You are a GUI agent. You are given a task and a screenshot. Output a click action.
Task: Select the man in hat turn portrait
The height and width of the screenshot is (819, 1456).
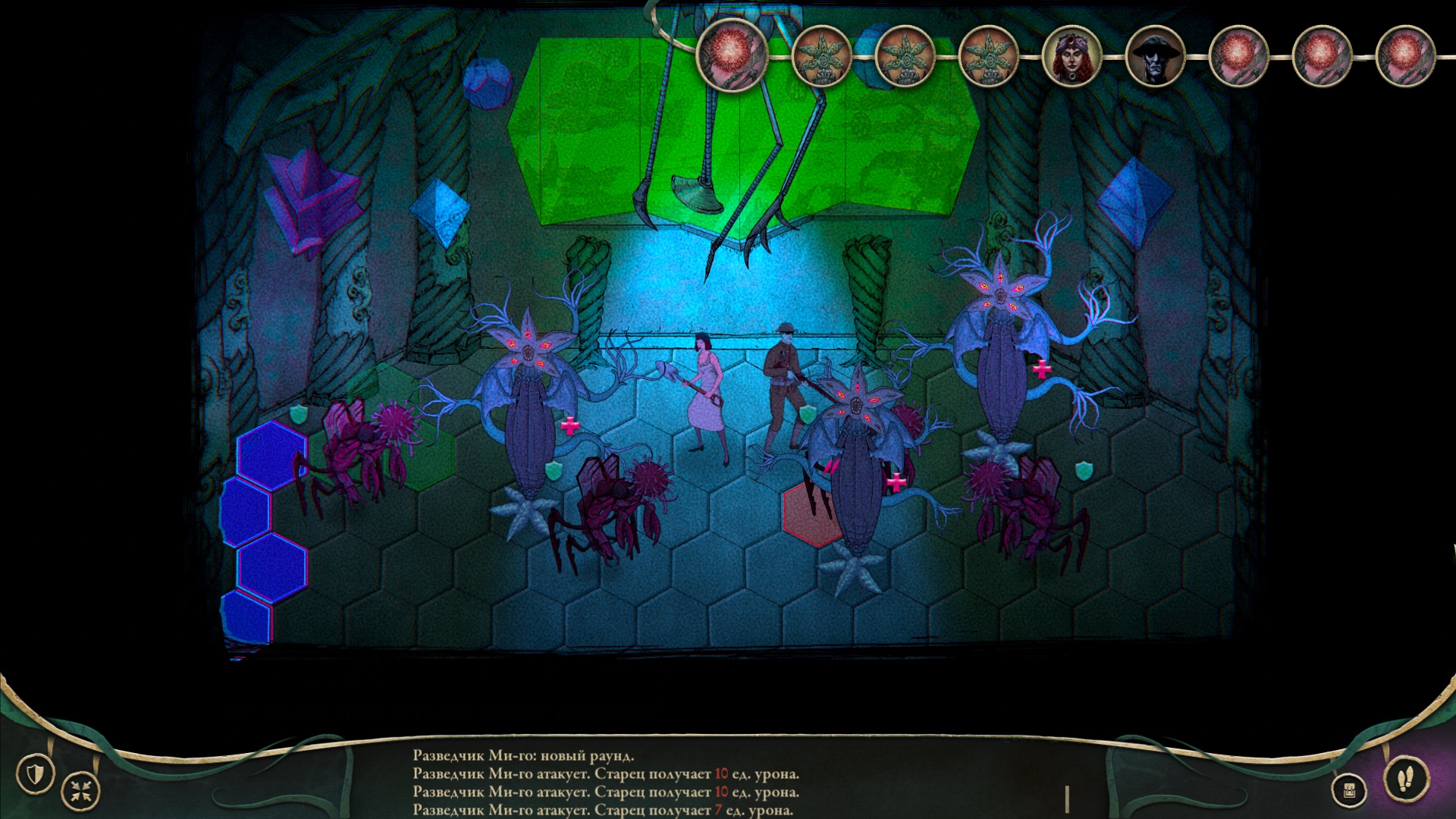coord(1154,57)
